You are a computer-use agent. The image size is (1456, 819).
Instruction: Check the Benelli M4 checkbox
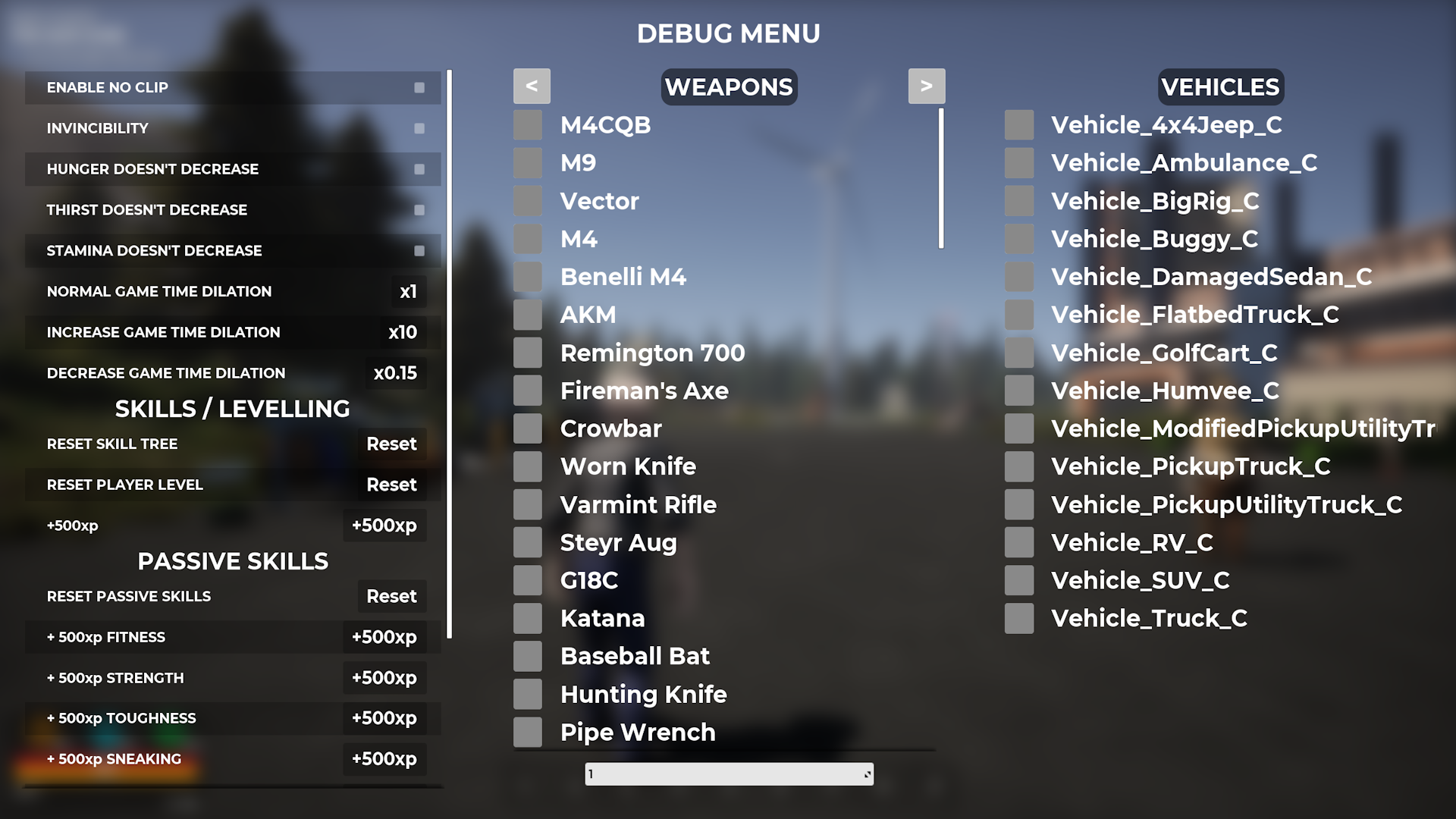(527, 277)
